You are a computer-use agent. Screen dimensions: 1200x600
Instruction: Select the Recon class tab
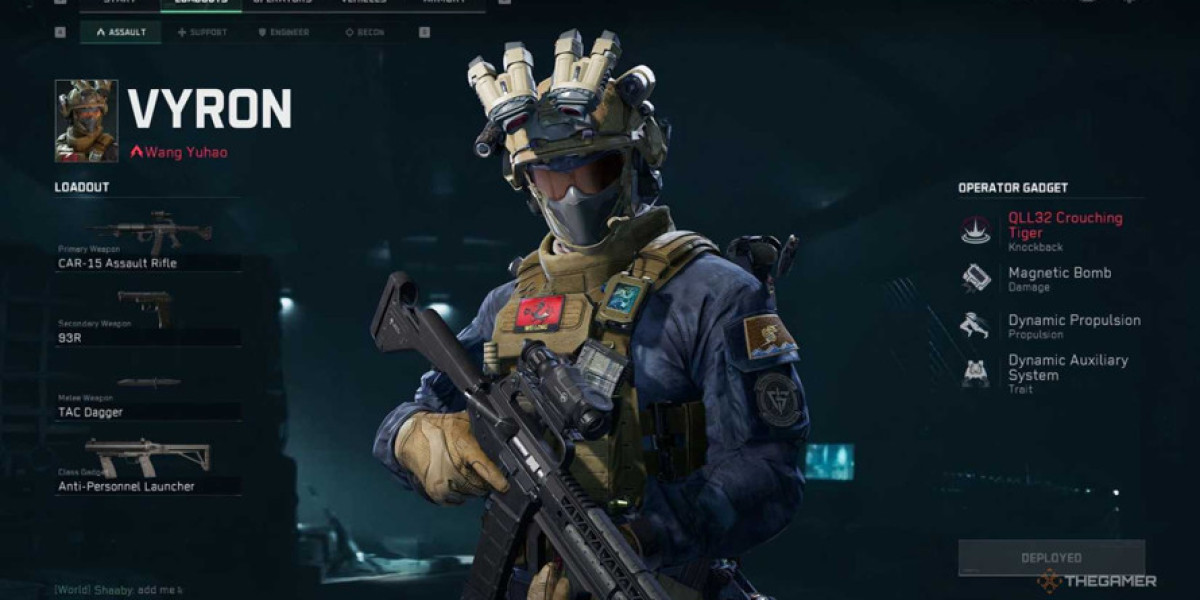(x=364, y=32)
